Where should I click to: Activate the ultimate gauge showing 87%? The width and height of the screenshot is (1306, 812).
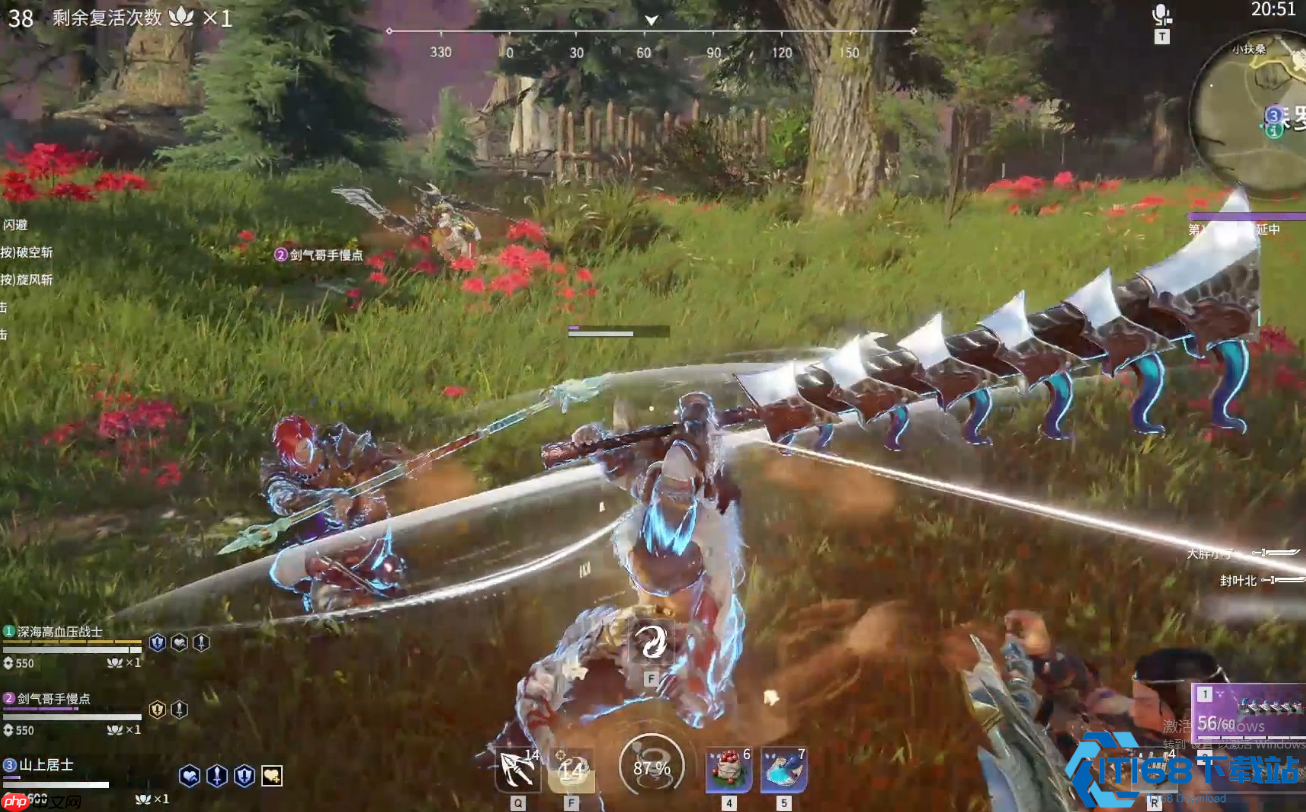[x=651, y=768]
